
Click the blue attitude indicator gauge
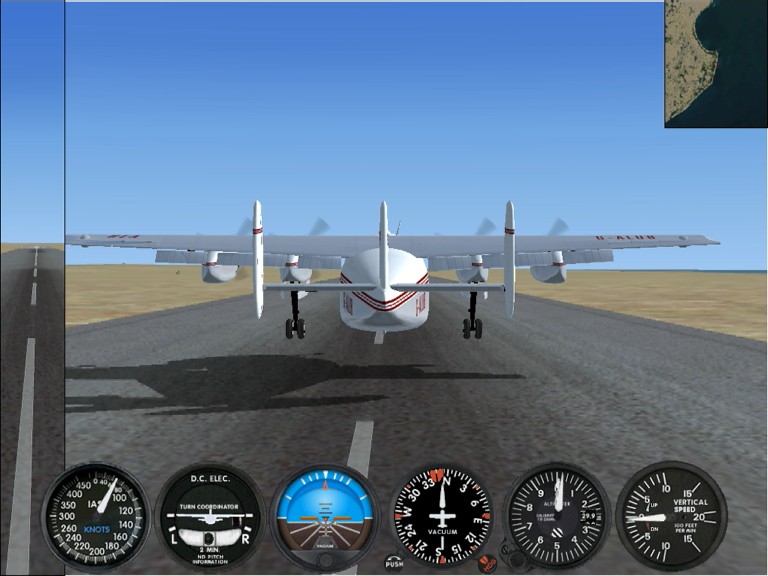(325, 516)
